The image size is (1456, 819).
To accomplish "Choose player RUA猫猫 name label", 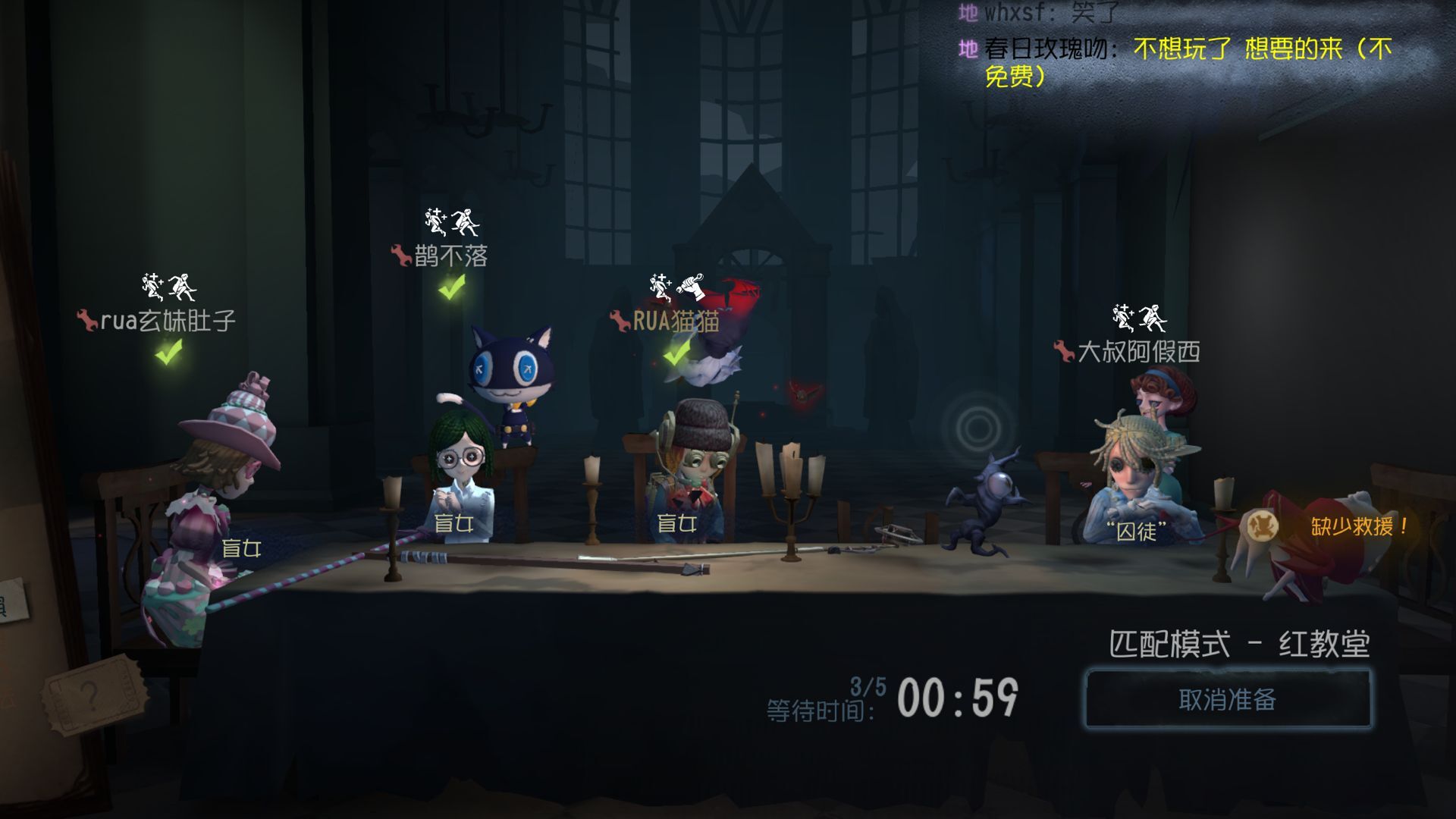I will click(675, 322).
